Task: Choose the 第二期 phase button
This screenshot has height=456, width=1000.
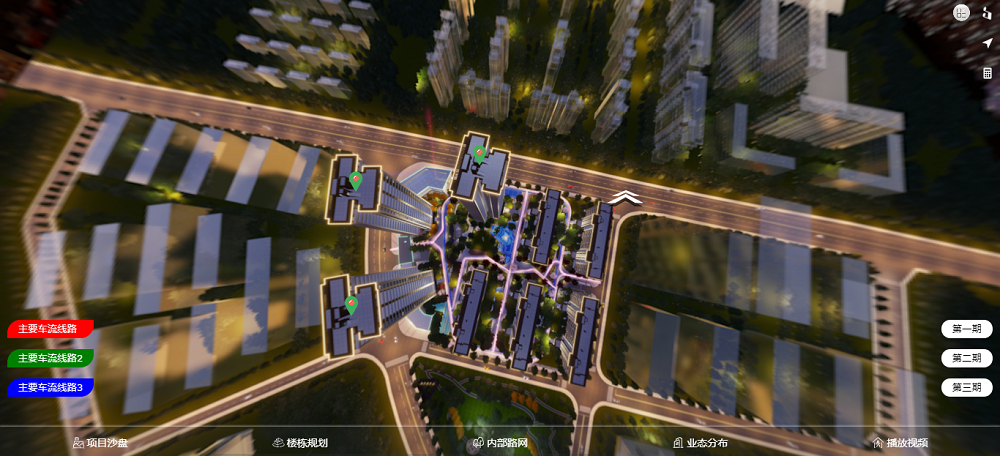Action: point(966,358)
